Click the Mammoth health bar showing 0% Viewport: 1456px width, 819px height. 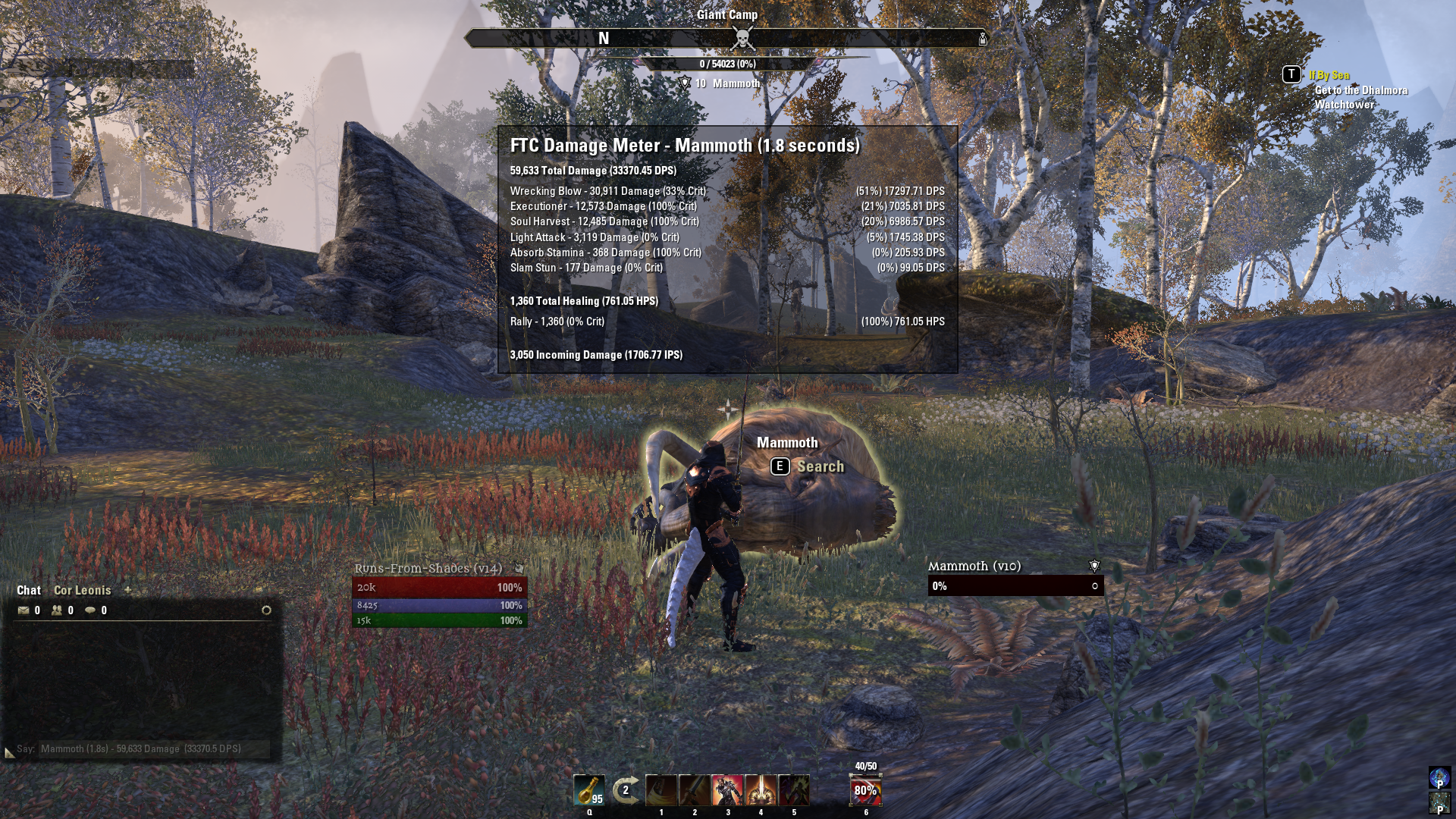pyautogui.click(x=1015, y=585)
